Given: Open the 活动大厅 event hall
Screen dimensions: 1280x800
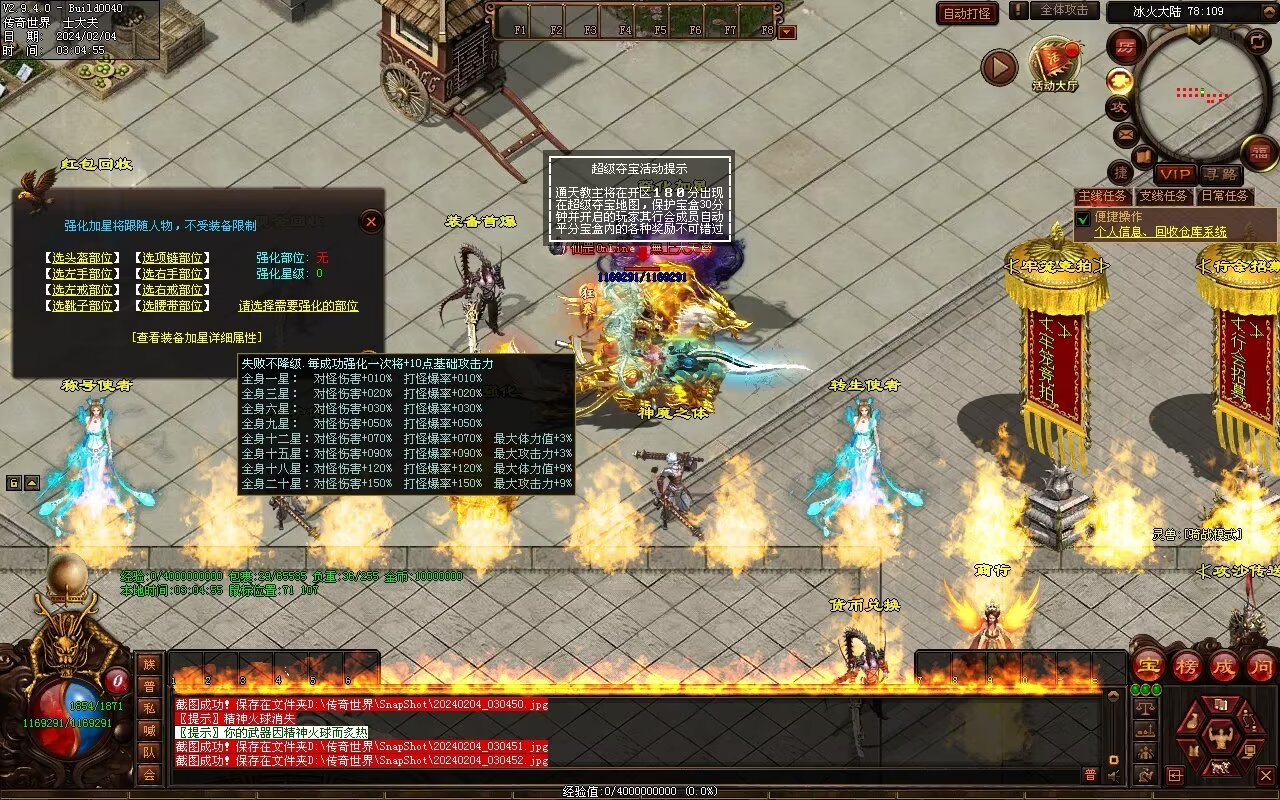Looking at the screenshot, I should coord(1055,66).
